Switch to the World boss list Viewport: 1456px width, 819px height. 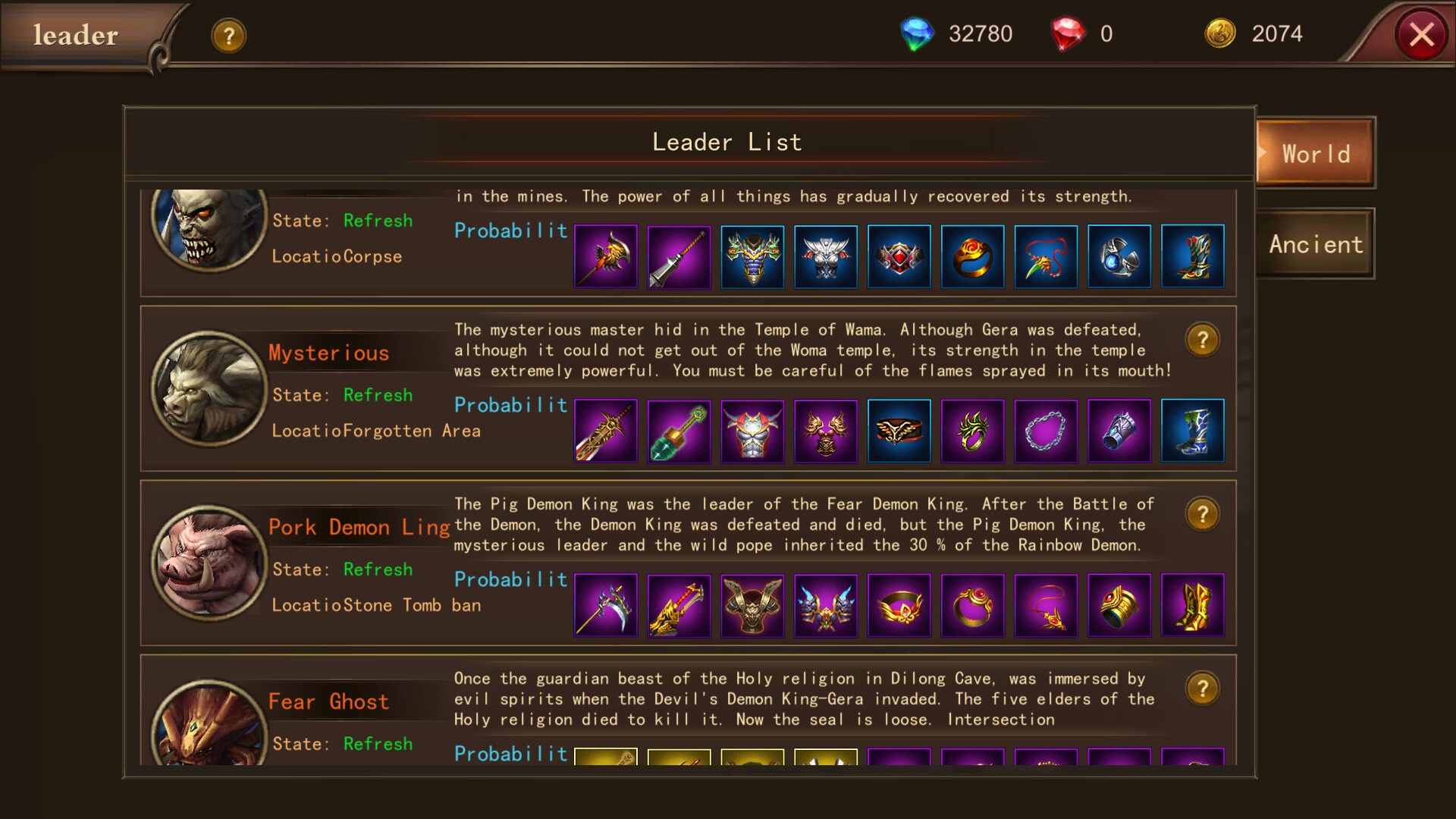tap(1315, 153)
